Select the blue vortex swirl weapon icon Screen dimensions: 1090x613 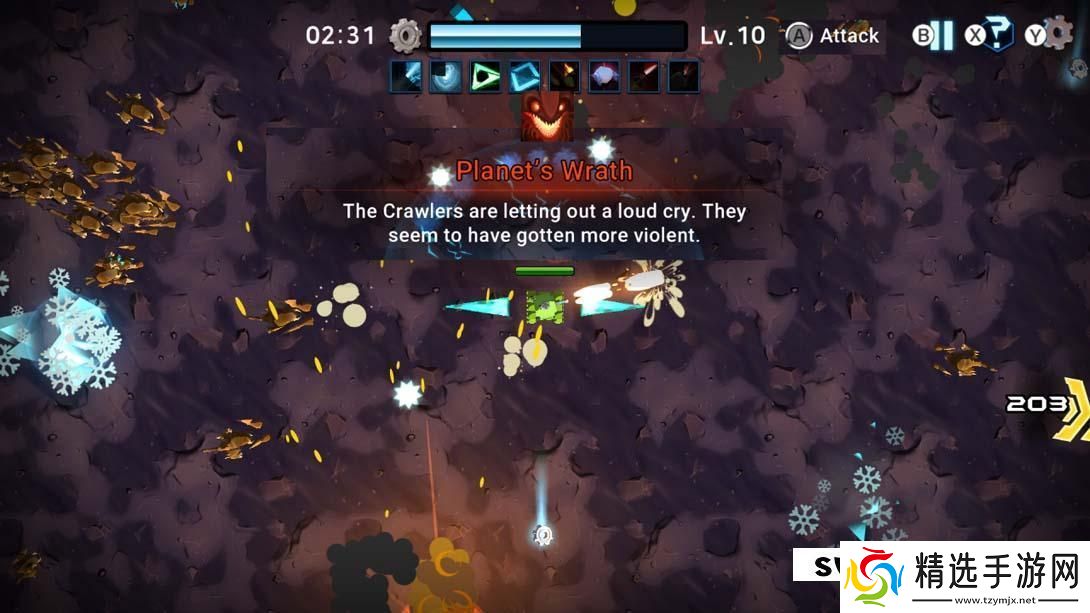(x=445, y=76)
